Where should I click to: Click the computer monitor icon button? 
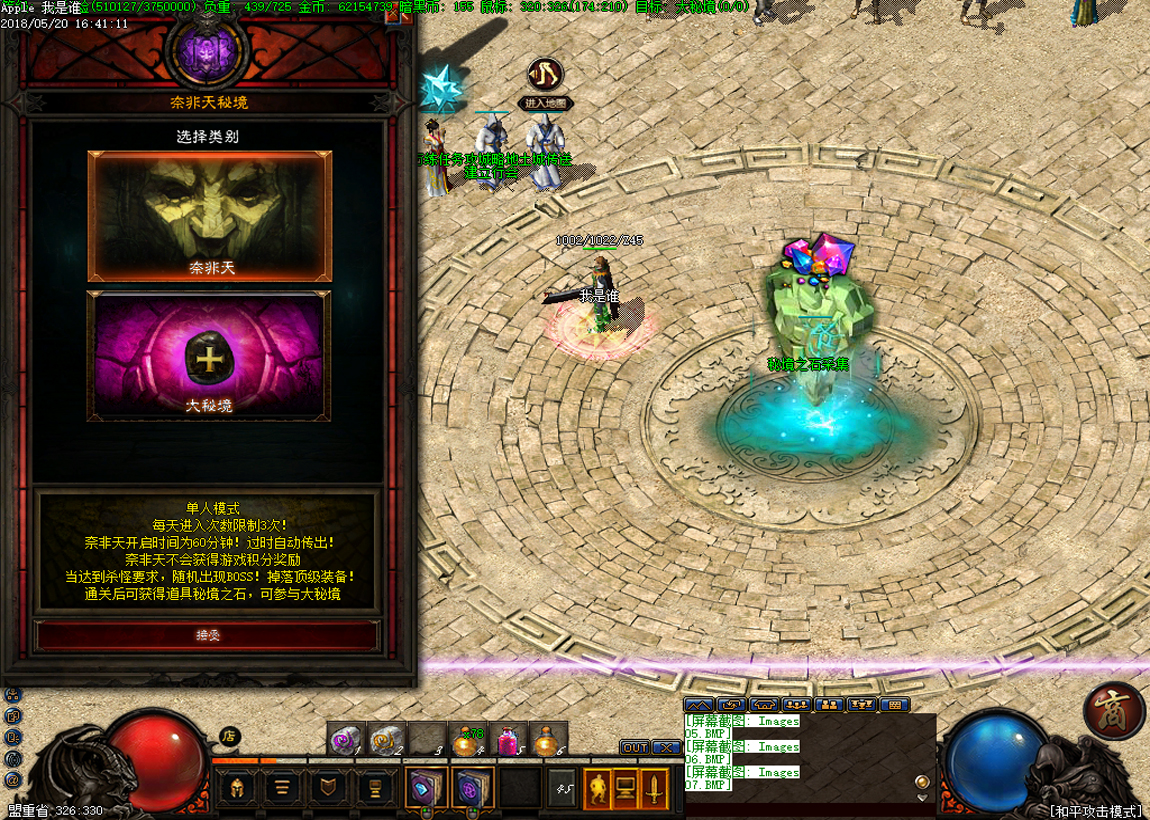(x=626, y=788)
